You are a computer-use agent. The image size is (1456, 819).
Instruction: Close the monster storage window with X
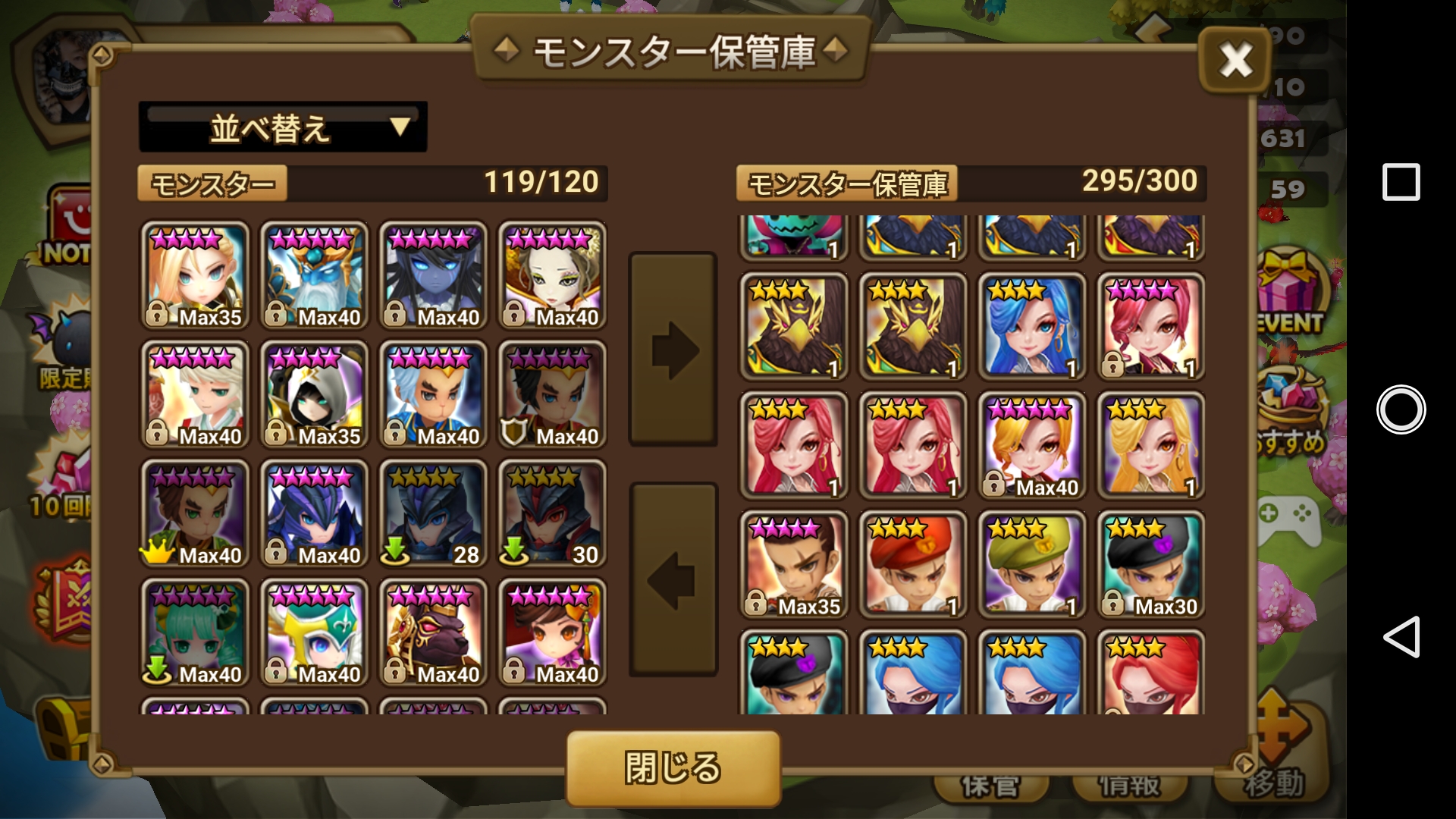pyautogui.click(x=1235, y=61)
